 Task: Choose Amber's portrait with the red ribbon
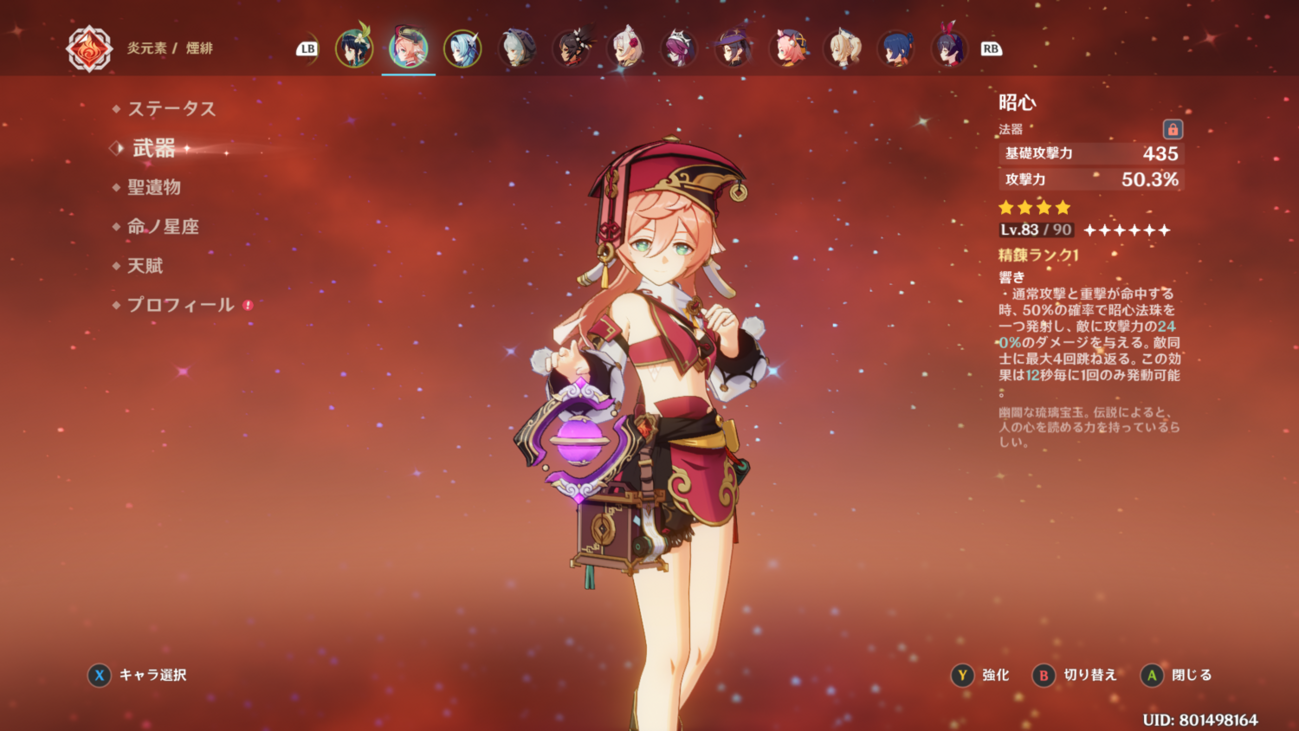pos(949,48)
